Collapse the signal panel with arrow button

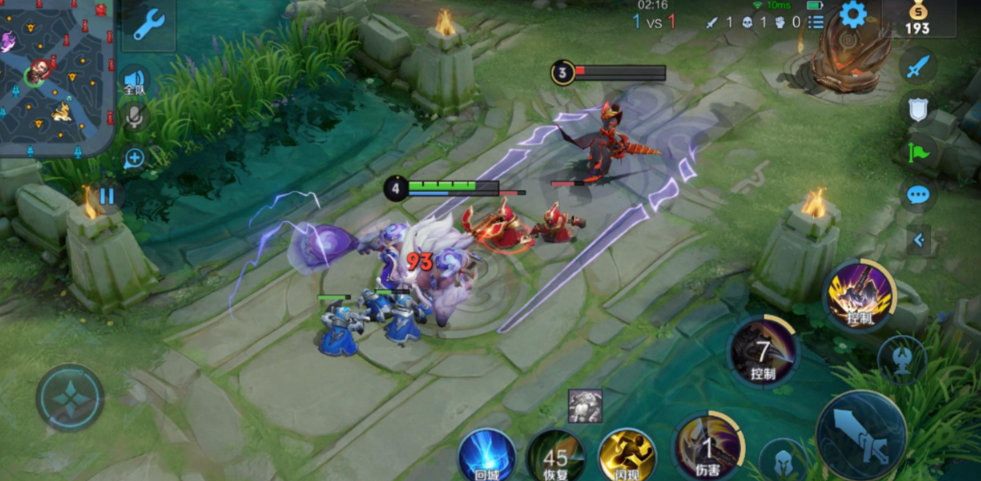tap(919, 239)
